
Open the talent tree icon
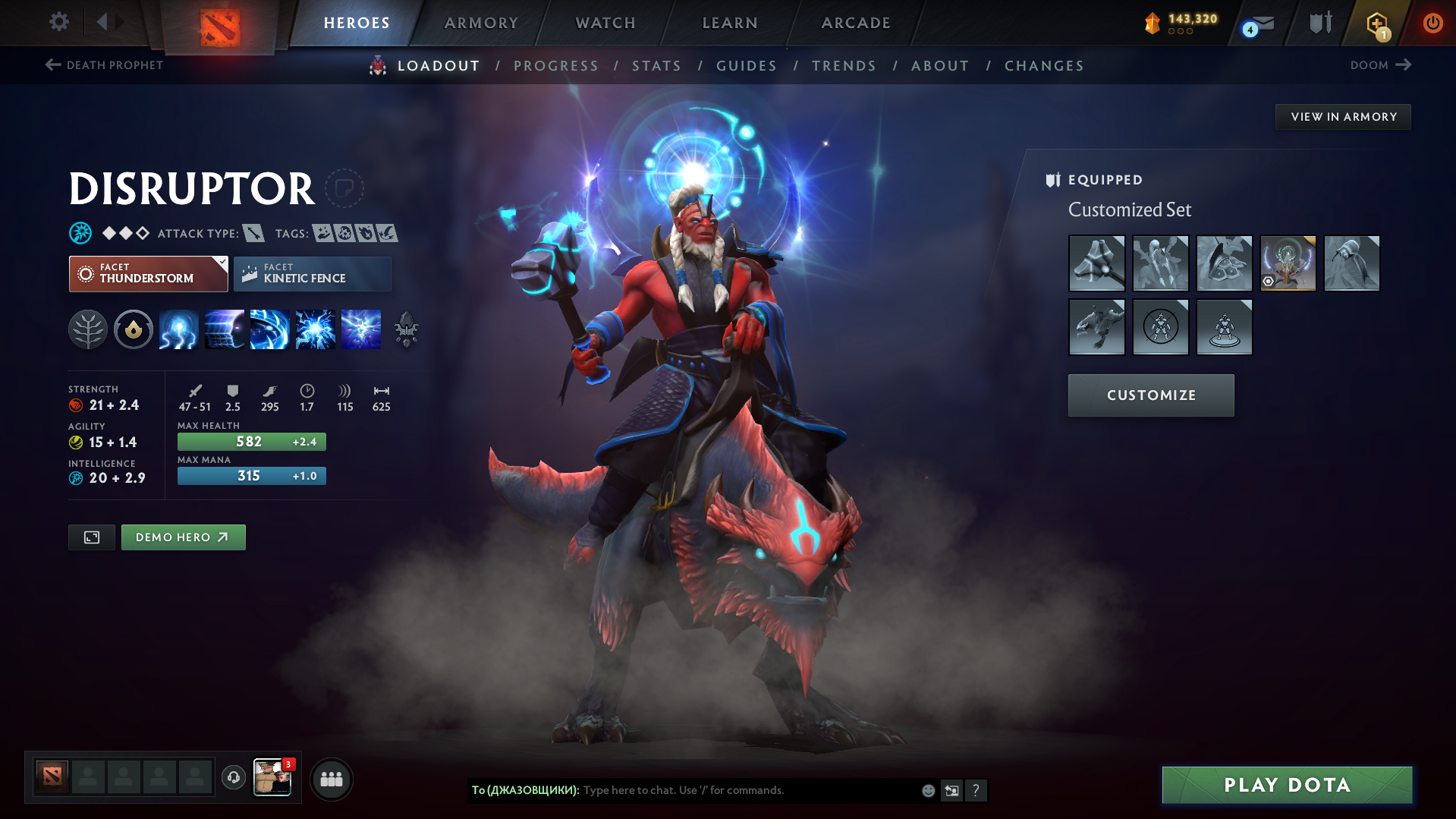coord(87,329)
